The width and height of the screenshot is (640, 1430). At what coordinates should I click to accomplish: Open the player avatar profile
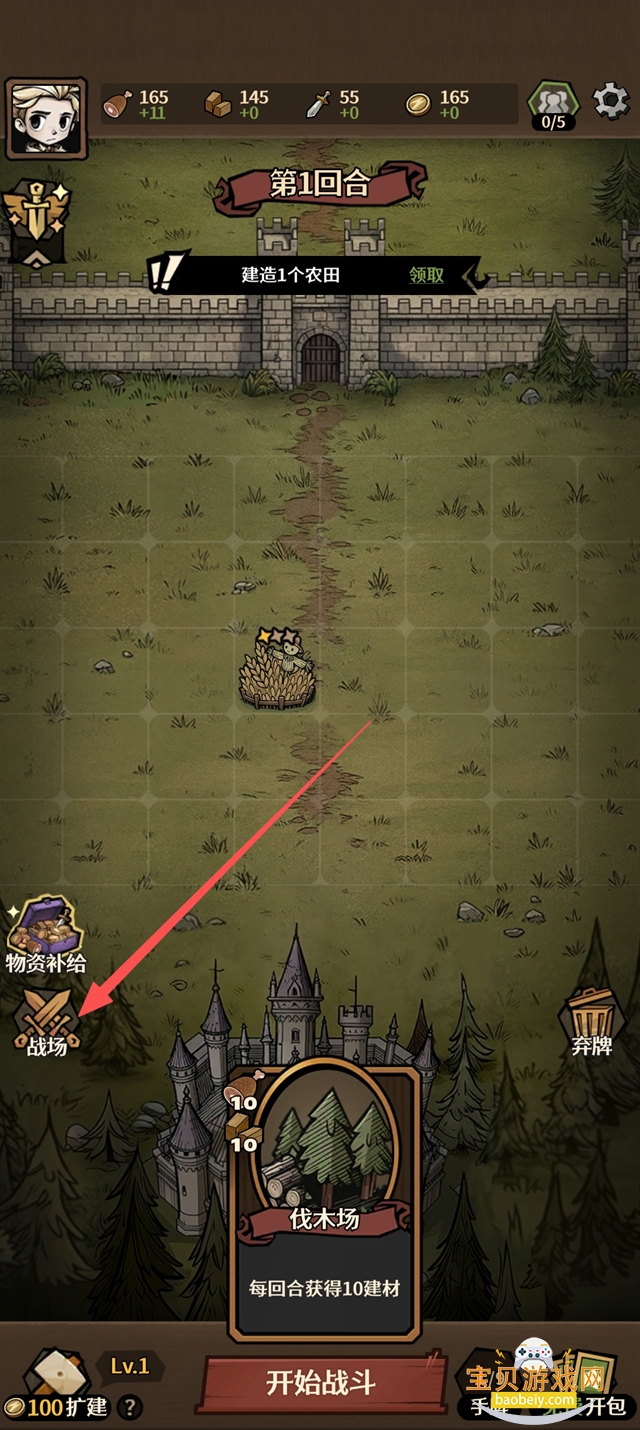tap(45, 117)
